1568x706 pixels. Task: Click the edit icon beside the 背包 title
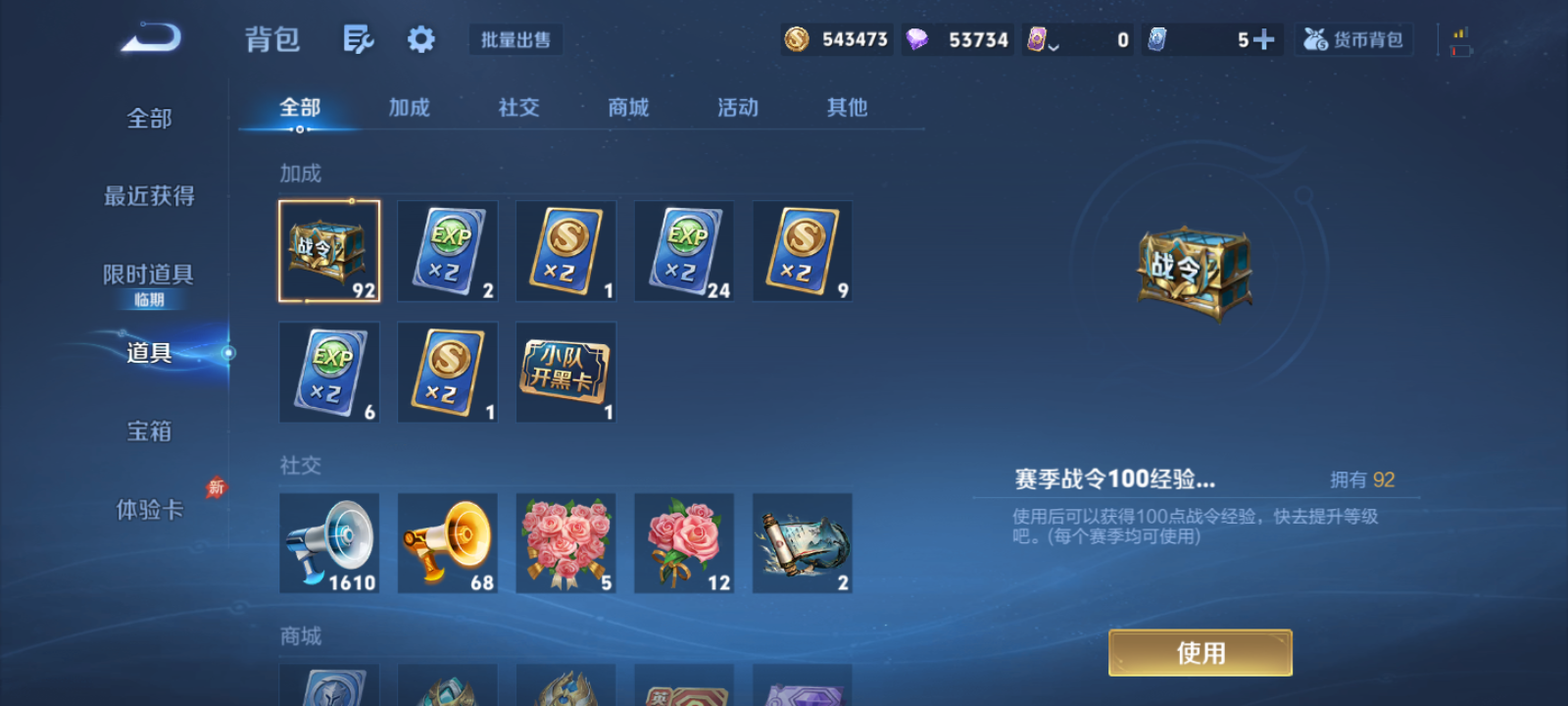pos(358,37)
